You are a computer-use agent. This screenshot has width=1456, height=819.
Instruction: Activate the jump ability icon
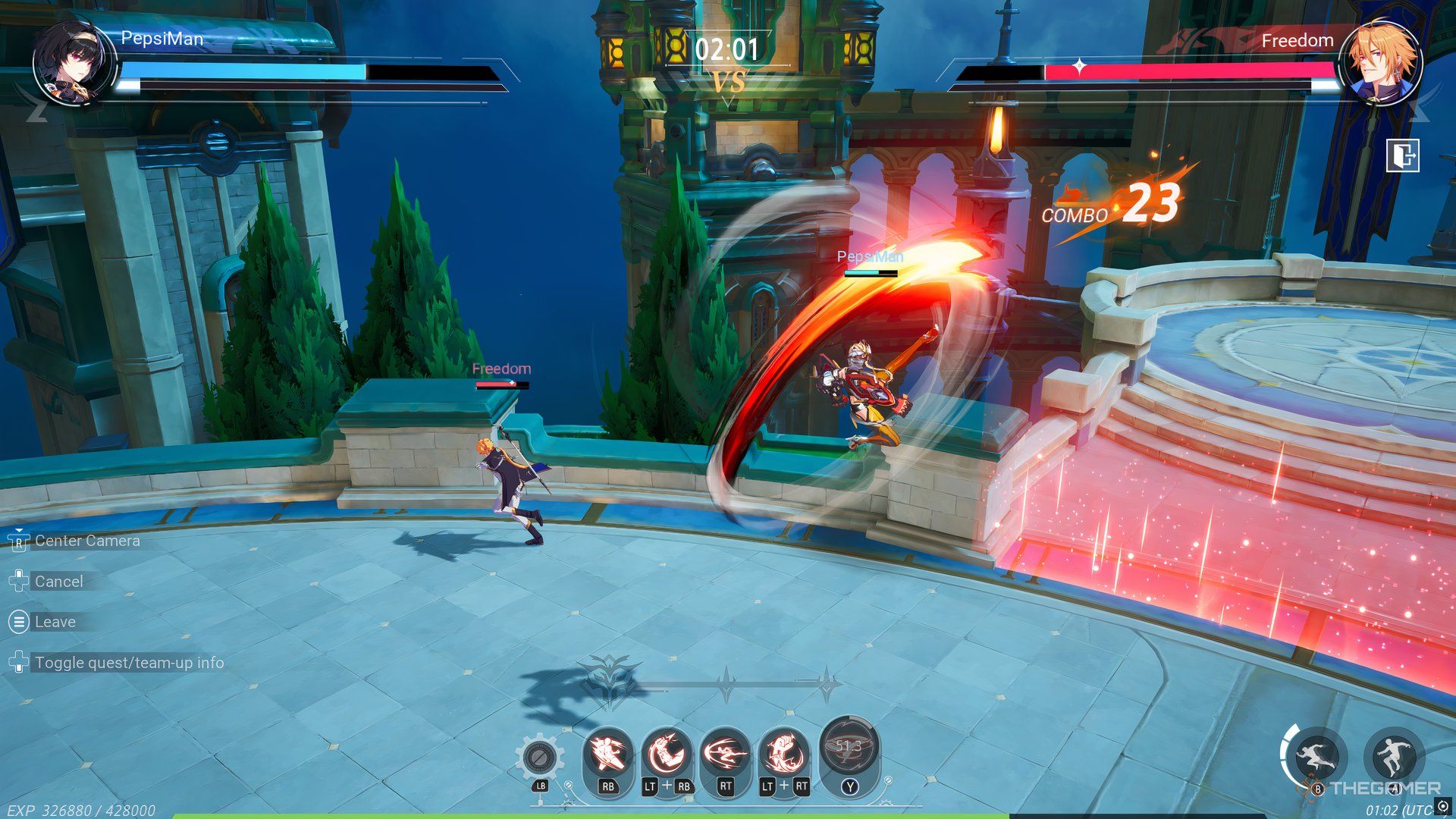(1394, 755)
